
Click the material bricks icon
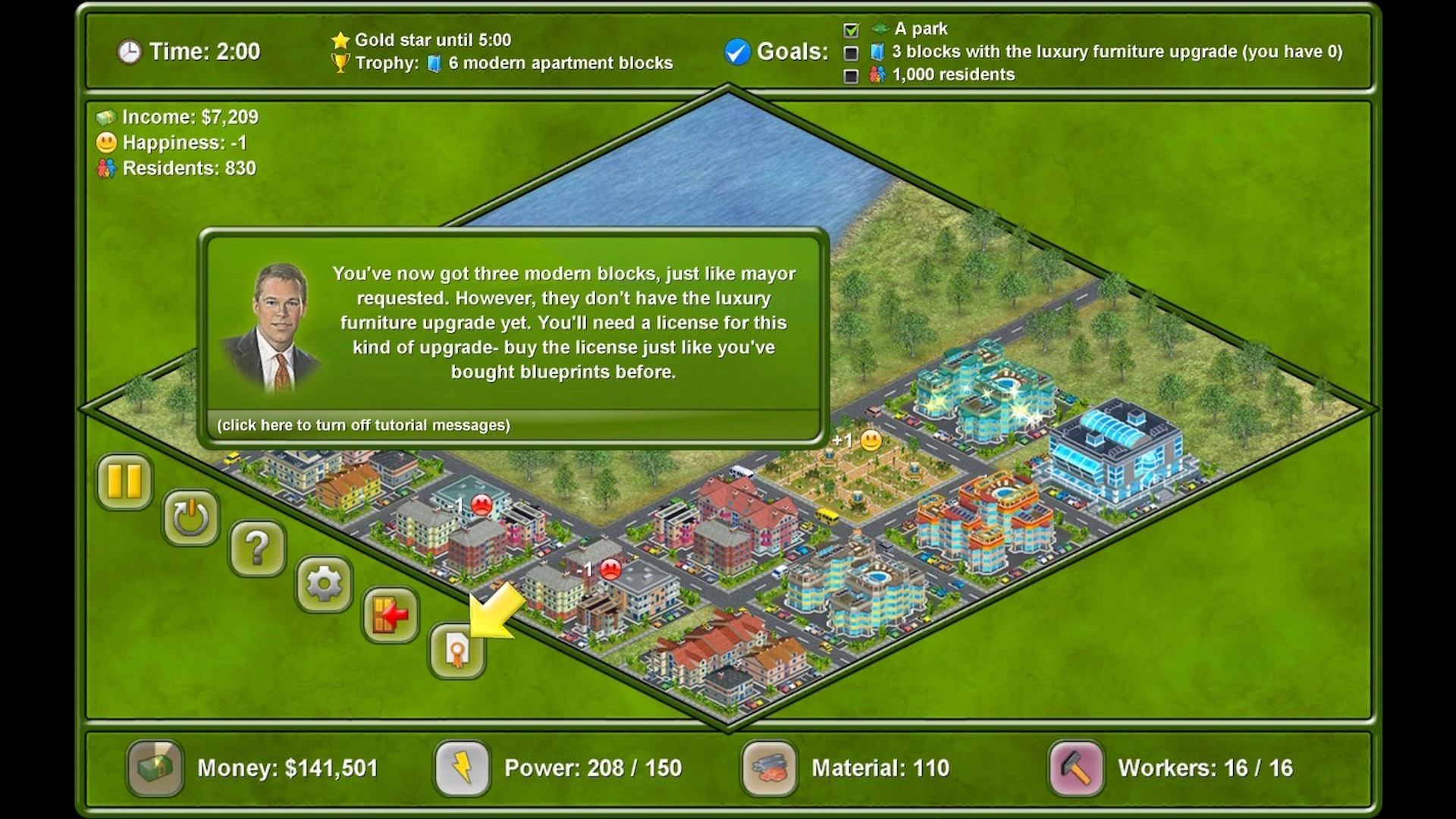tap(771, 768)
